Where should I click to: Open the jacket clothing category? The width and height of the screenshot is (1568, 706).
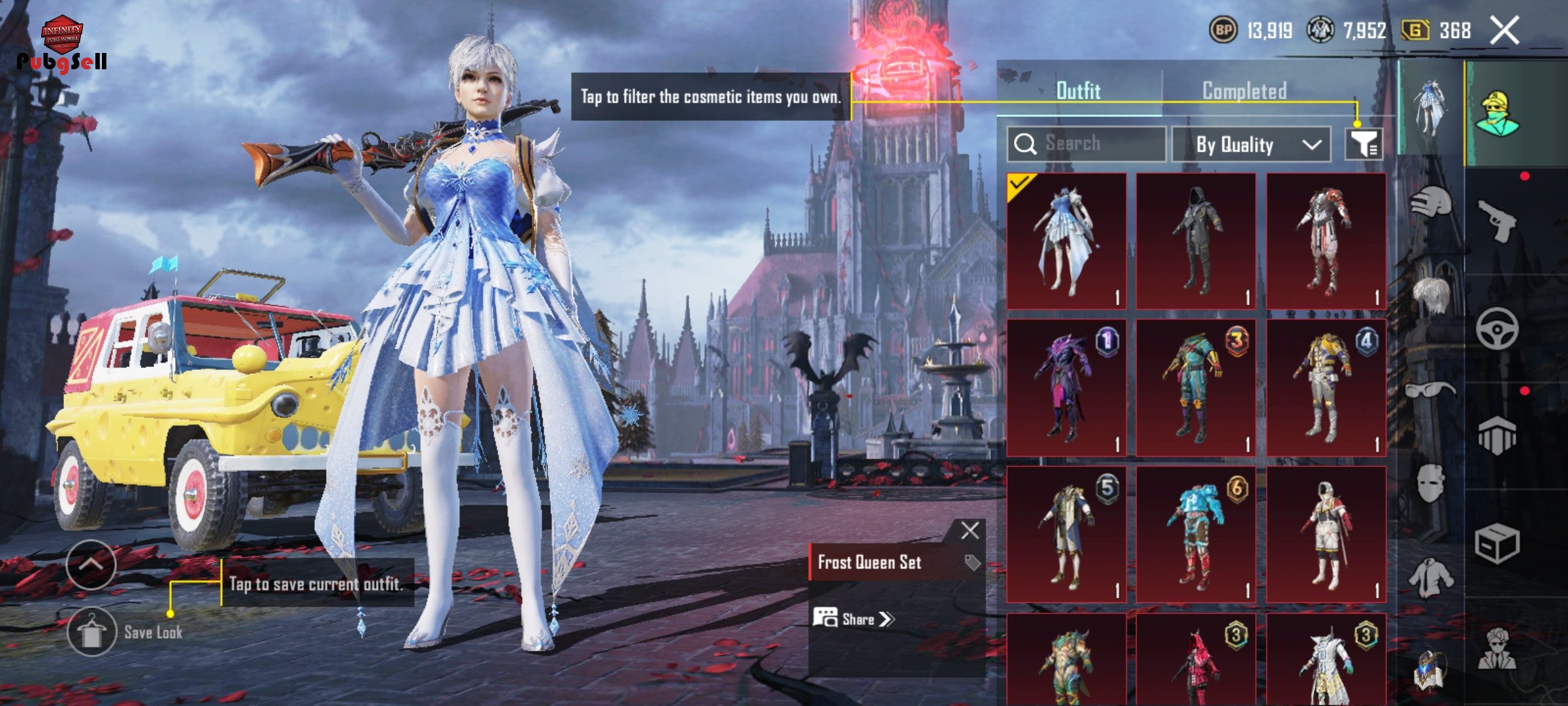(1430, 578)
